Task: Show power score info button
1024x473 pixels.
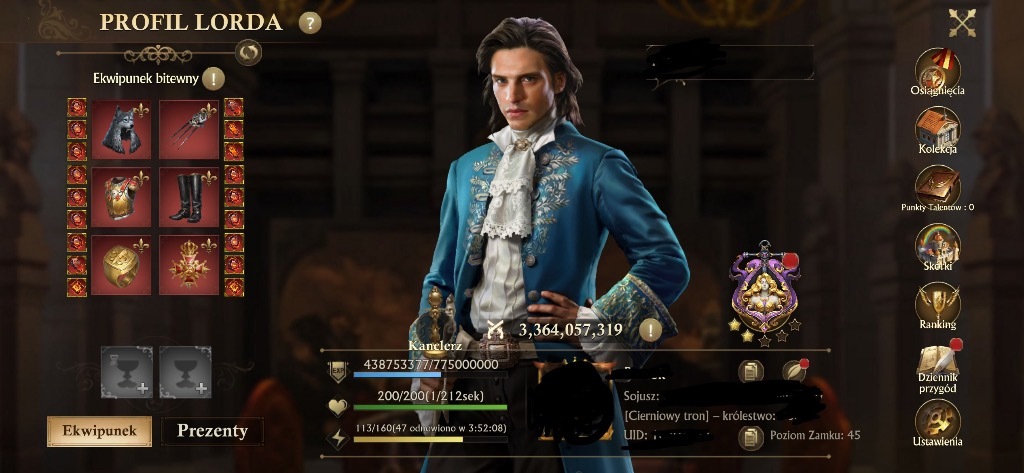Action: click(651, 329)
